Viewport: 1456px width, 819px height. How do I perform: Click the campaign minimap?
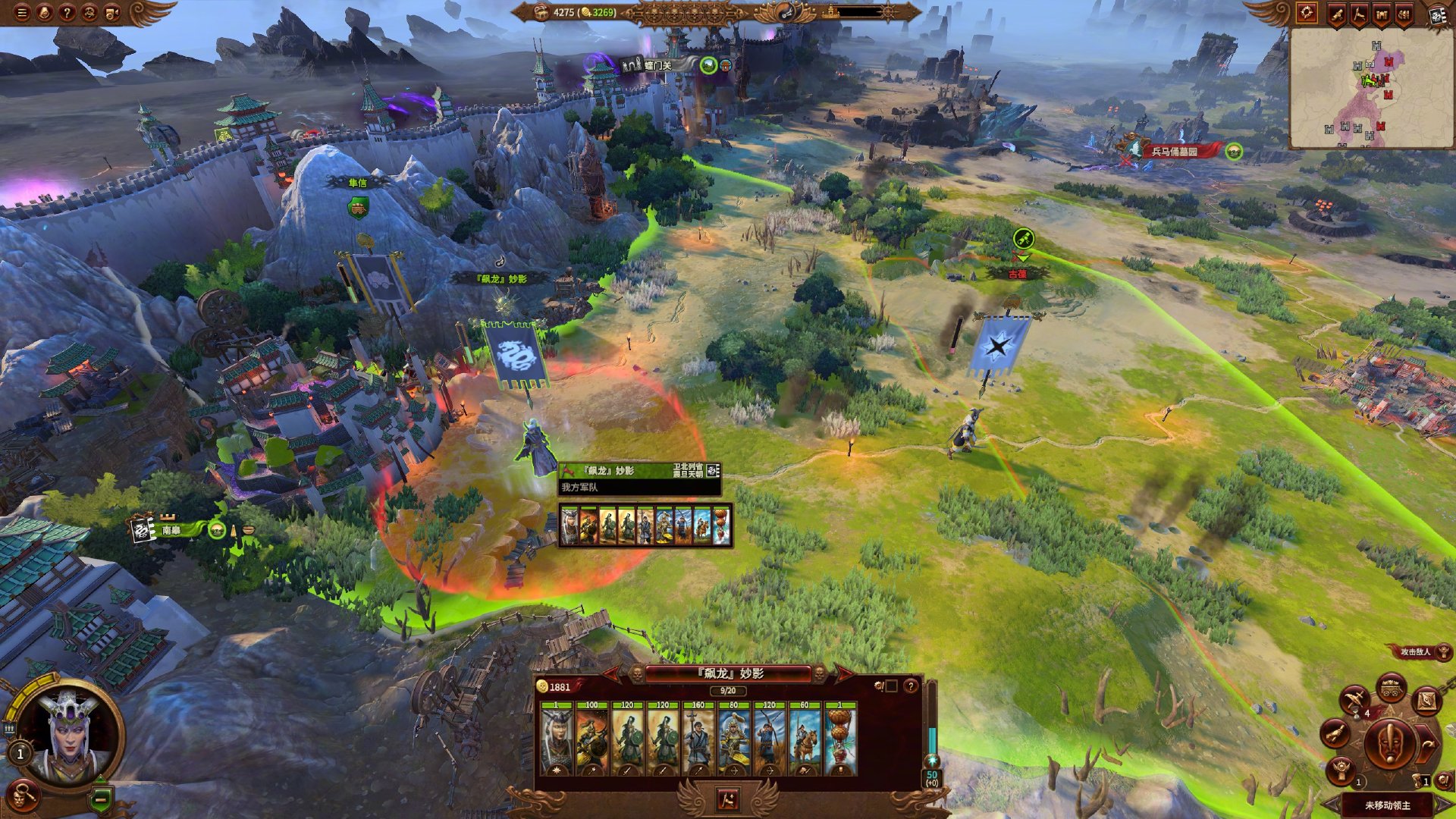click(x=1370, y=89)
